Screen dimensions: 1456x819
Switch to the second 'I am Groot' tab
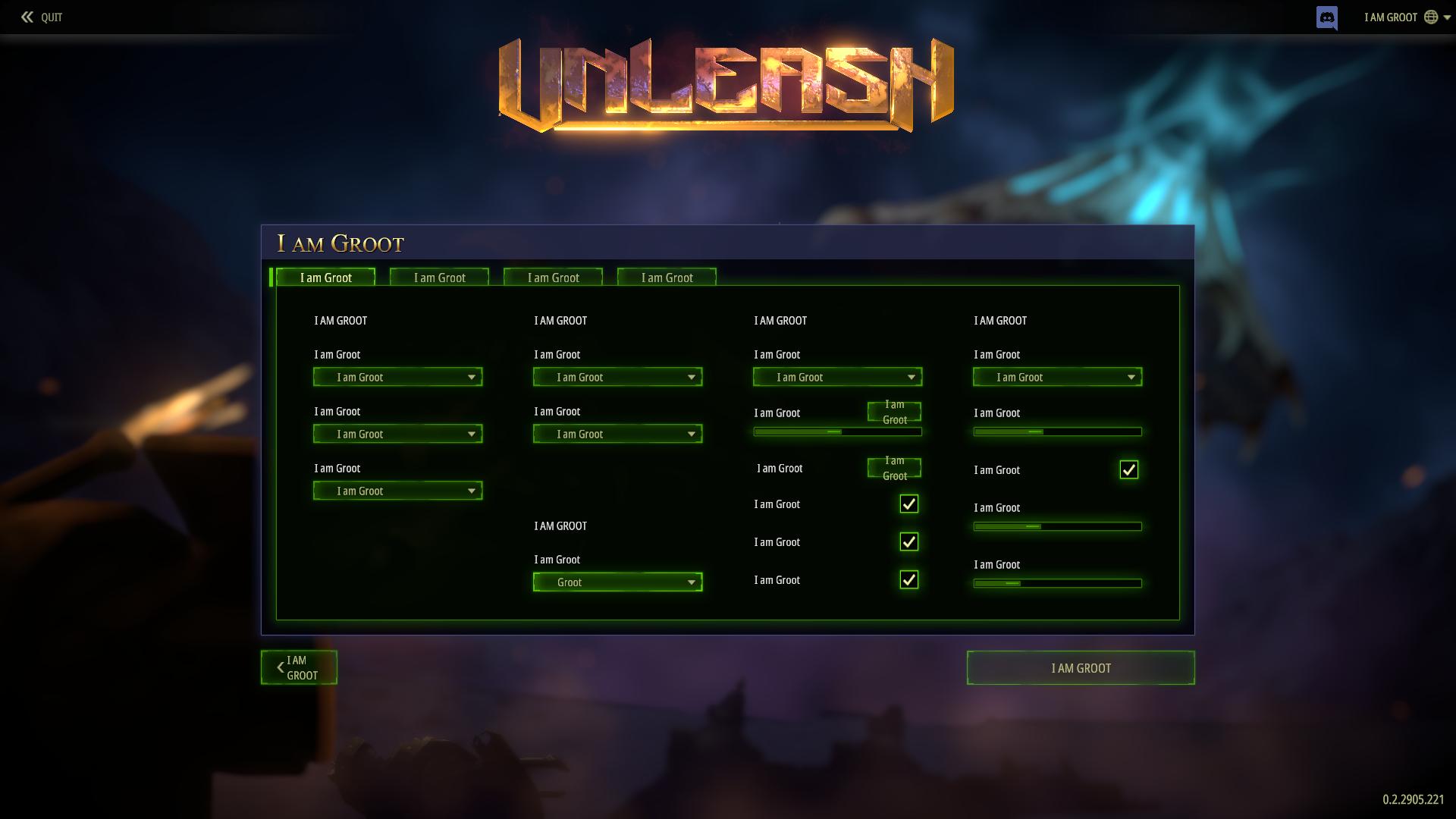439,278
